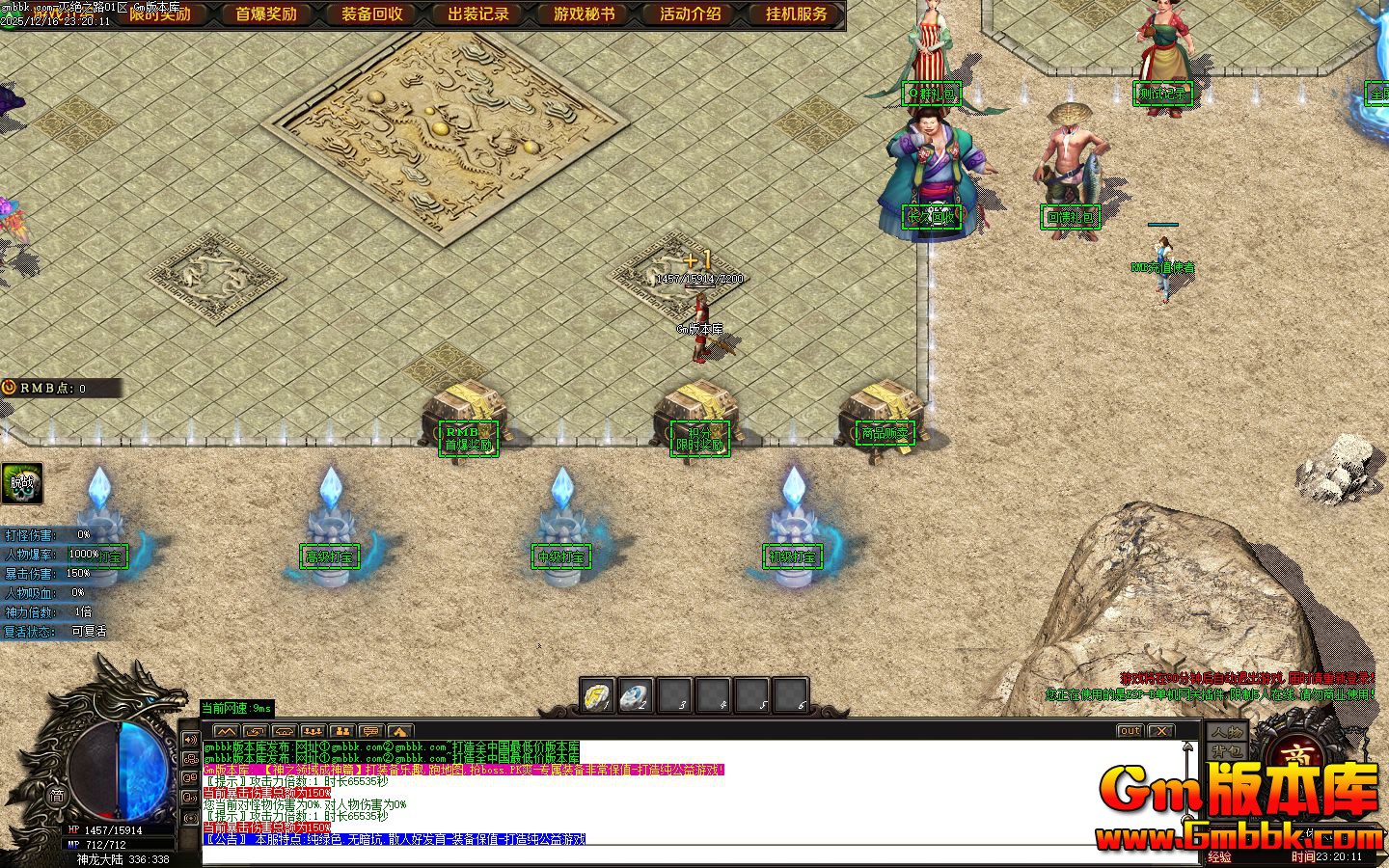Viewport: 1389px width, 868px height.
Task: Click out to toggle the side info panel
Action: [1130, 731]
